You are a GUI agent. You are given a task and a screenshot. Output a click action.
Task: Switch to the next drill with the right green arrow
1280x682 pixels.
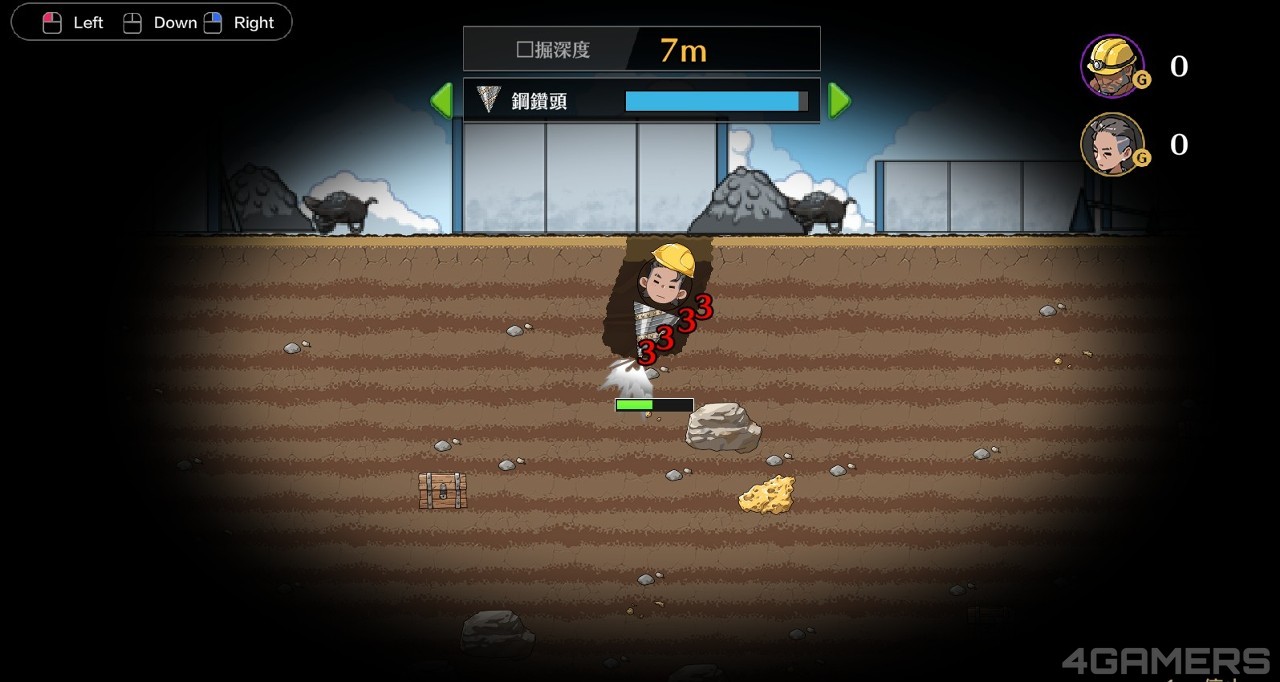pos(839,100)
